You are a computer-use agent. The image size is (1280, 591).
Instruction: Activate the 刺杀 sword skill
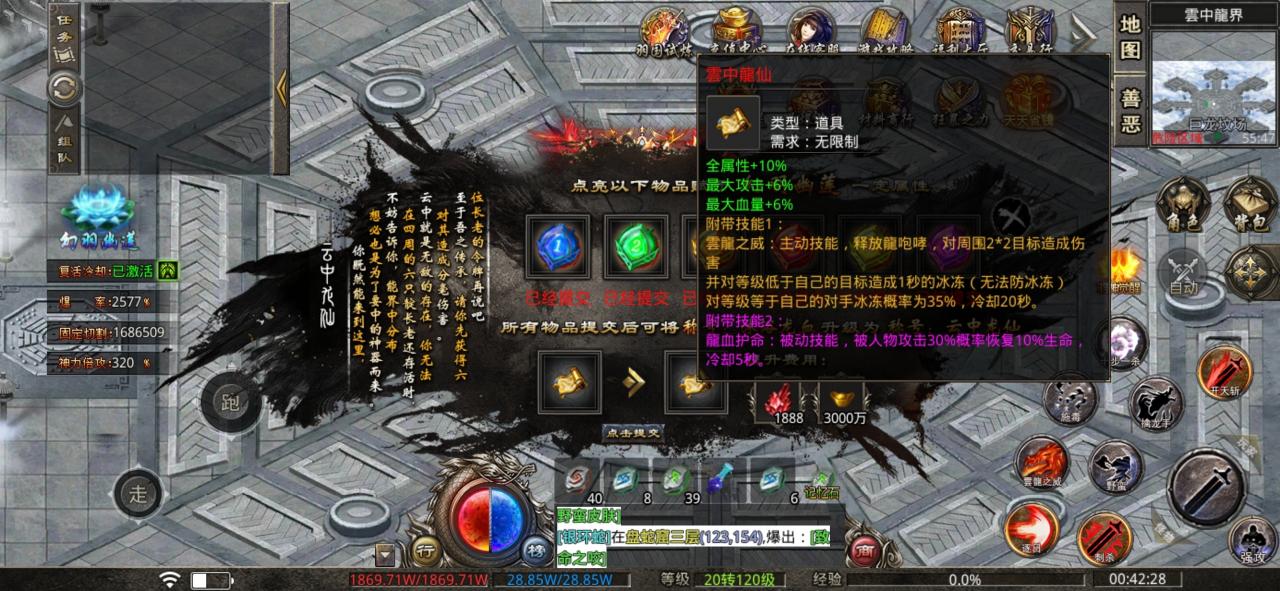click(1105, 536)
